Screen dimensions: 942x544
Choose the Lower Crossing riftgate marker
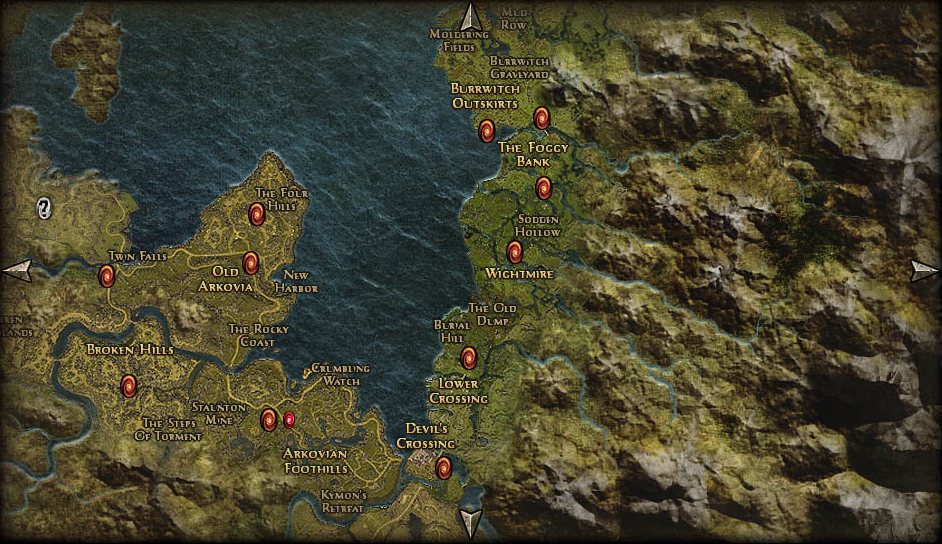468,358
